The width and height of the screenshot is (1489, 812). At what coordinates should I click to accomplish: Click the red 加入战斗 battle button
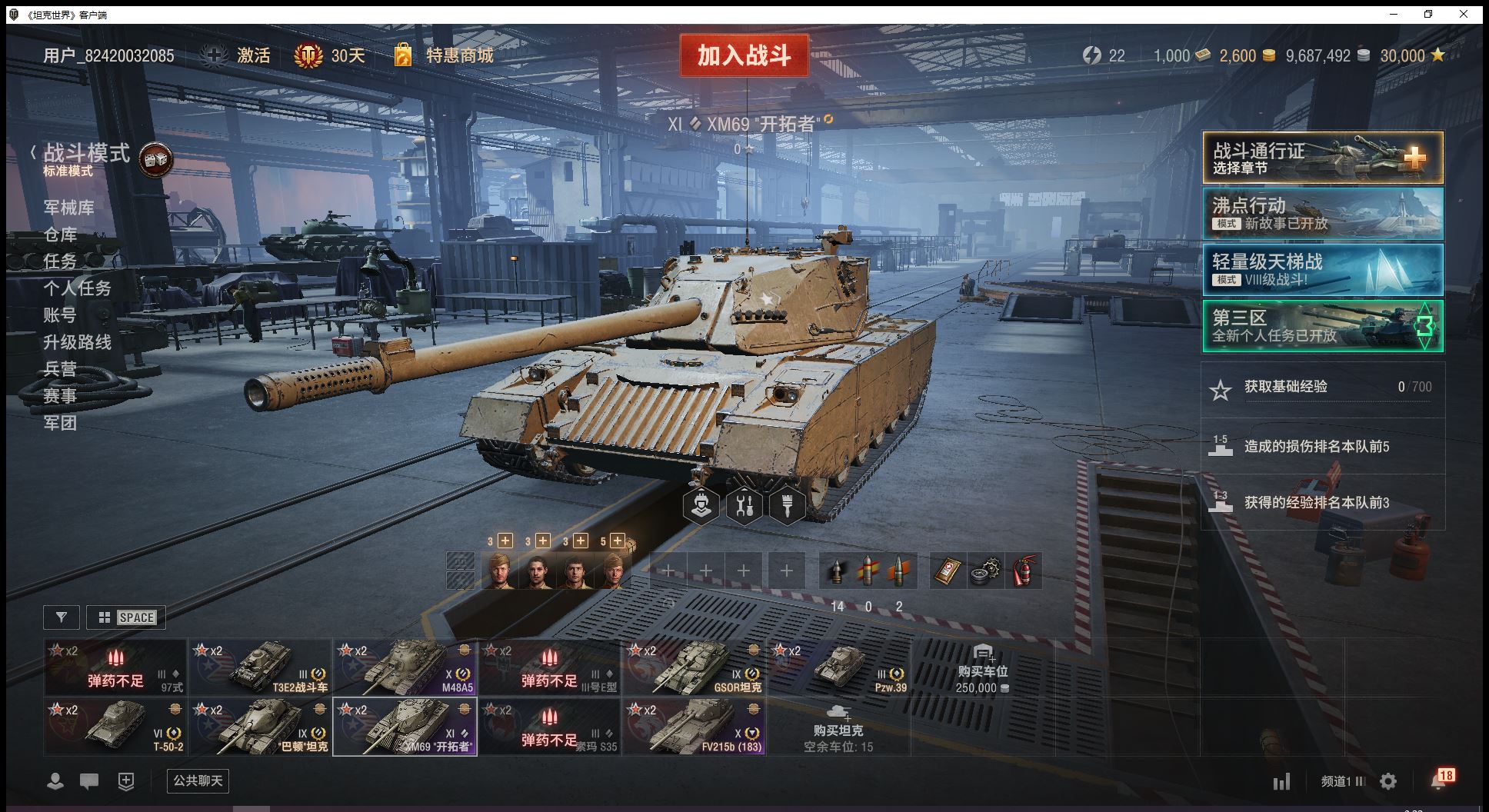(743, 55)
